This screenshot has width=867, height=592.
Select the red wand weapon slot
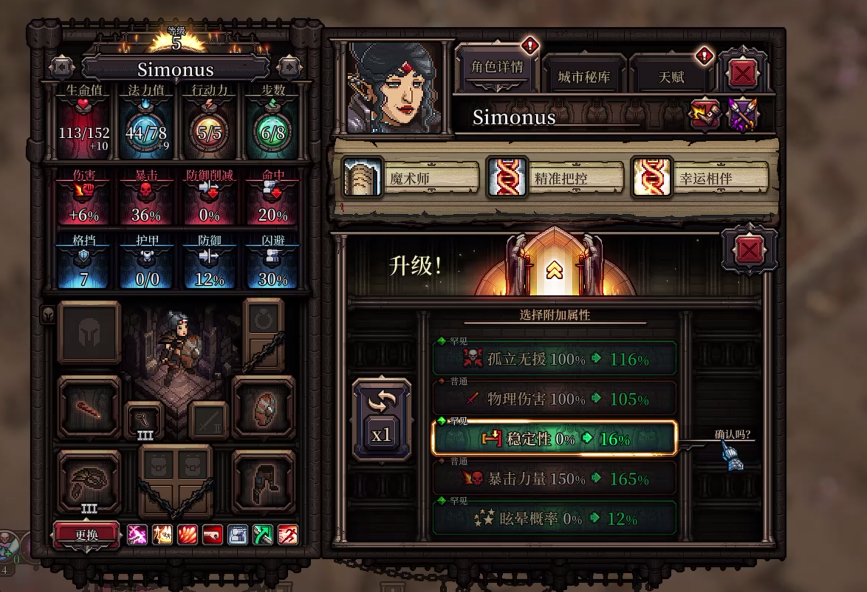click(x=89, y=408)
